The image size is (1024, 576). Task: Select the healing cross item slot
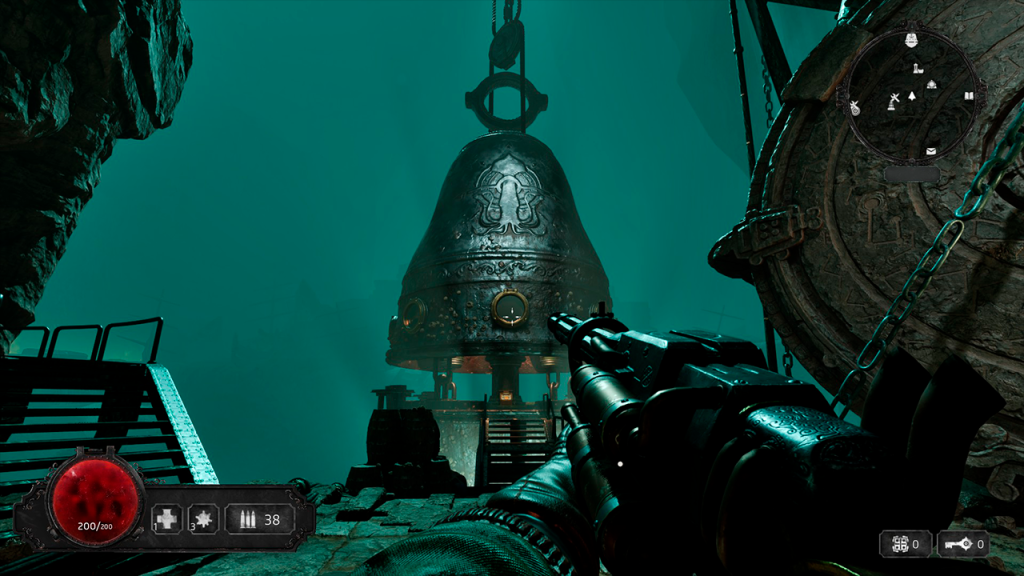pos(167,520)
